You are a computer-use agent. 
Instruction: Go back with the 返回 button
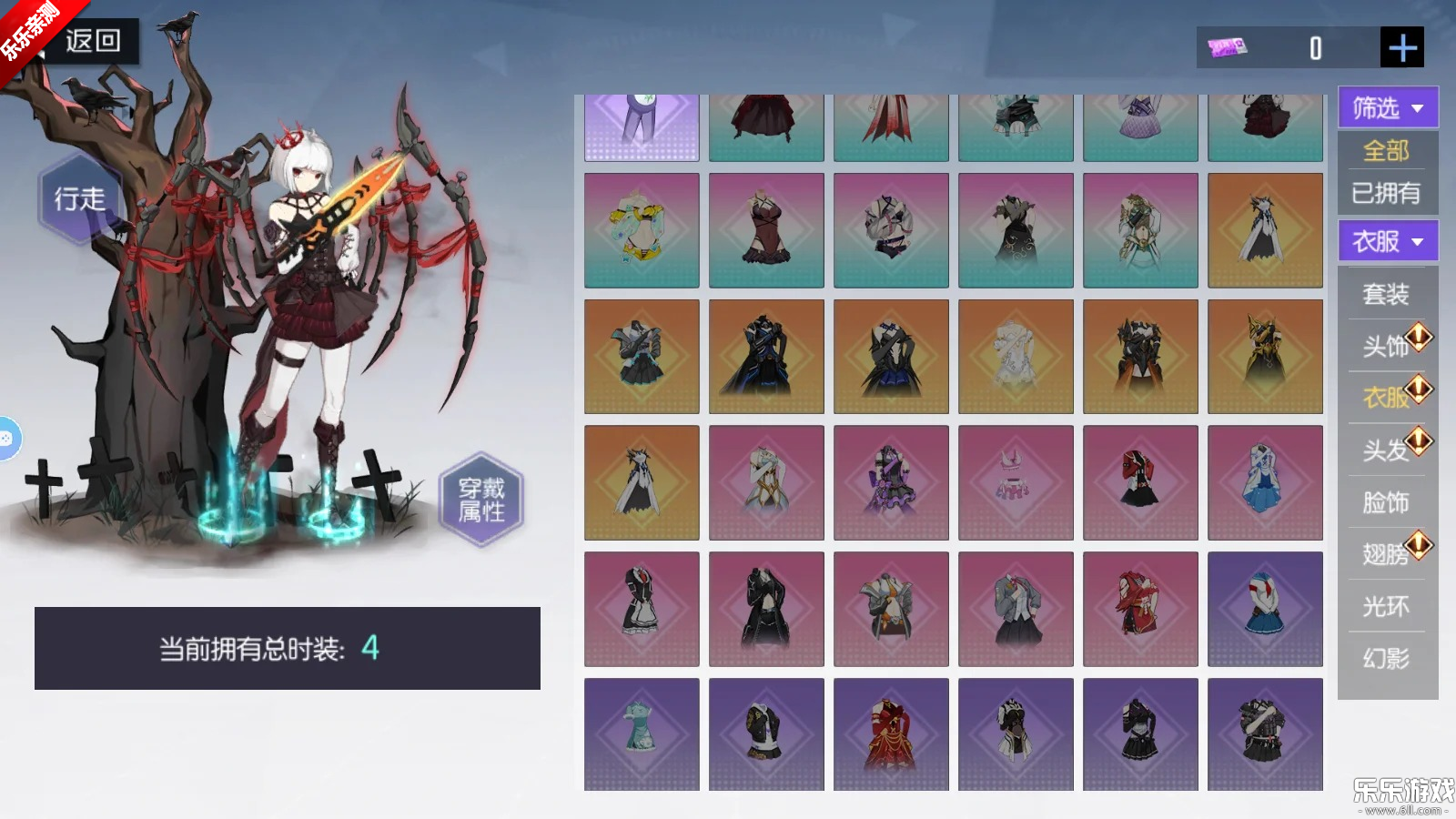click(93, 41)
